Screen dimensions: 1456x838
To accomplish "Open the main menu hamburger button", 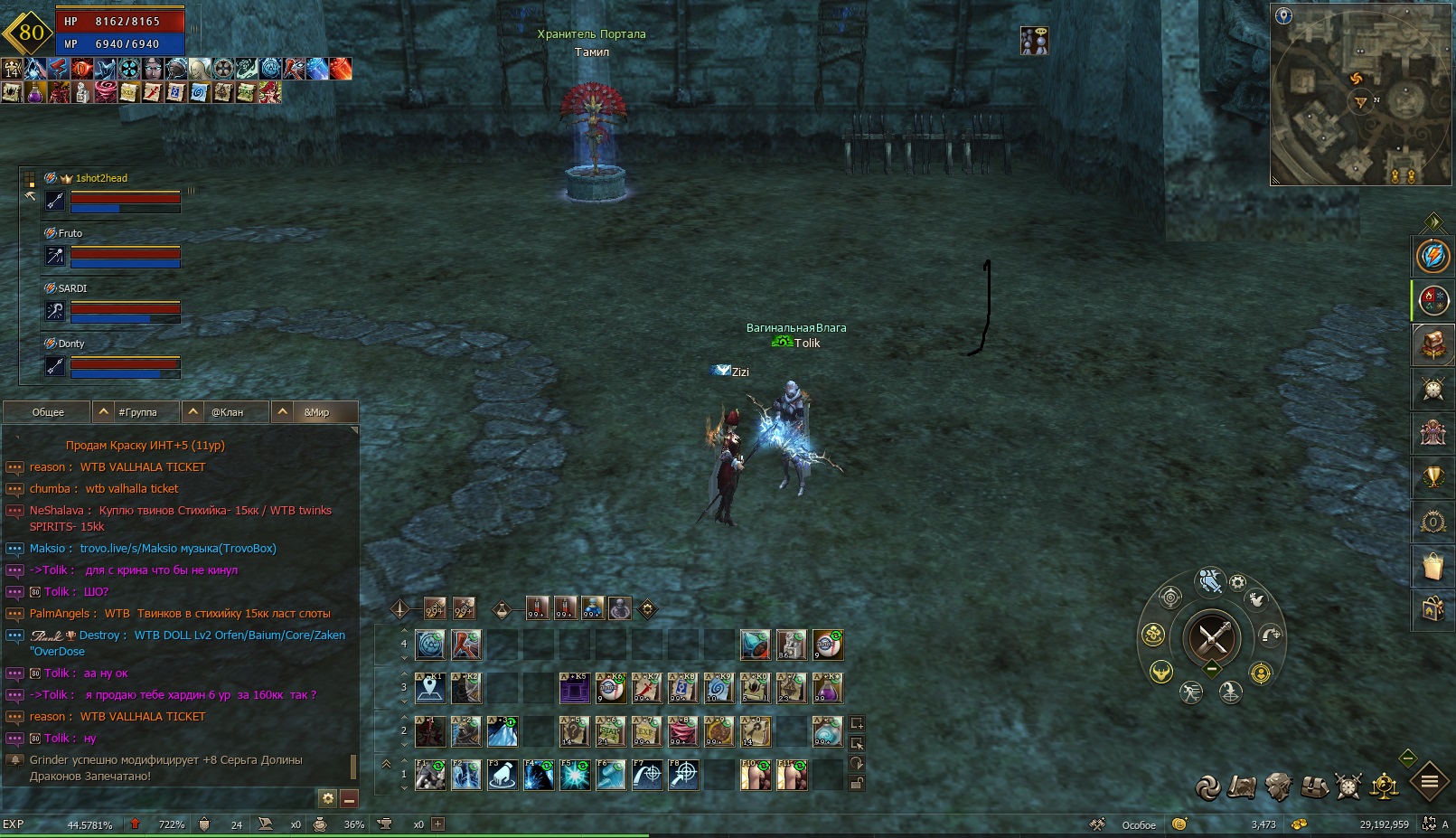I will point(1430,782).
